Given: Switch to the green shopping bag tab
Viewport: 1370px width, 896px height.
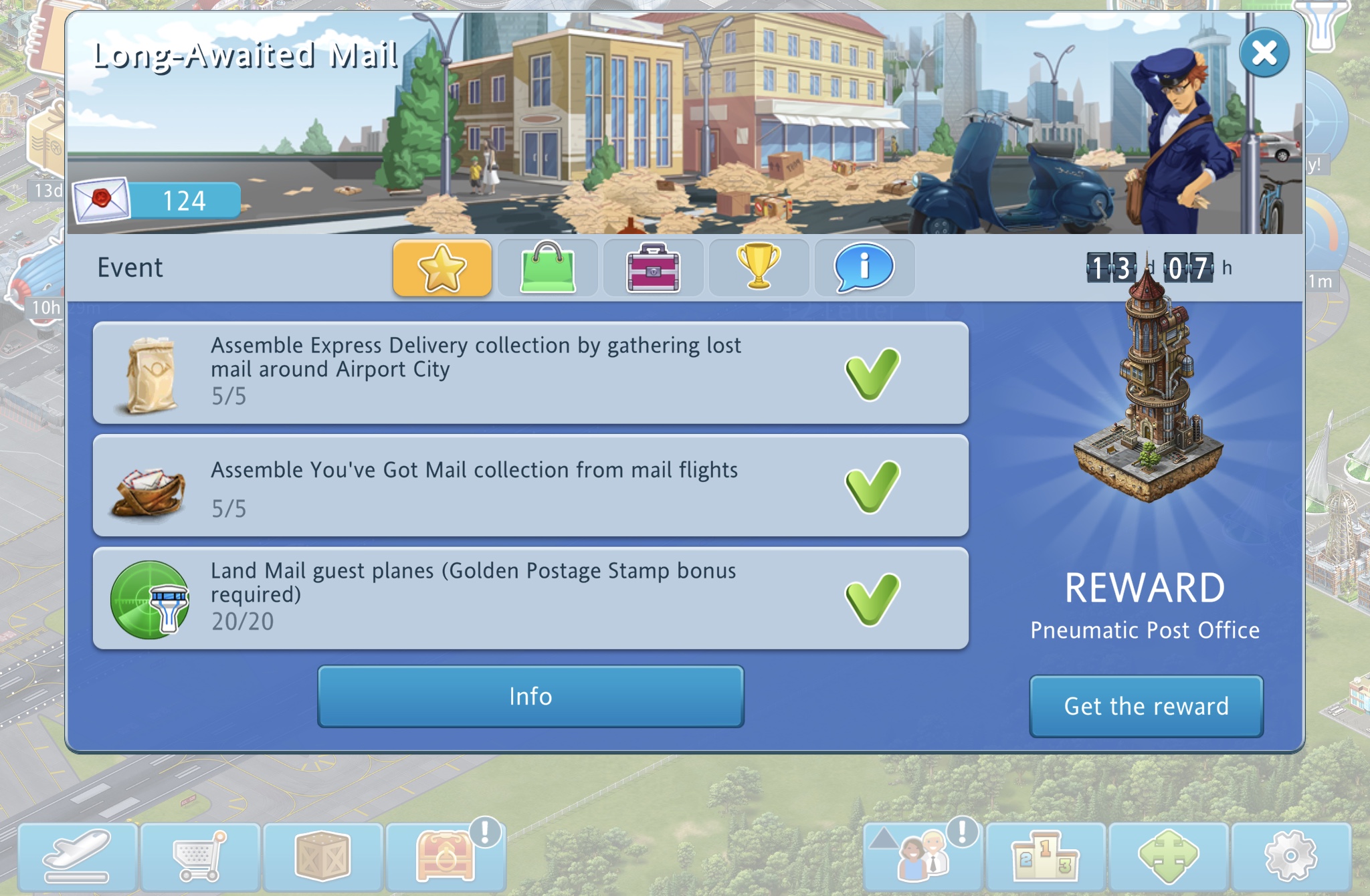Looking at the screenshot, I should point(547,267).
